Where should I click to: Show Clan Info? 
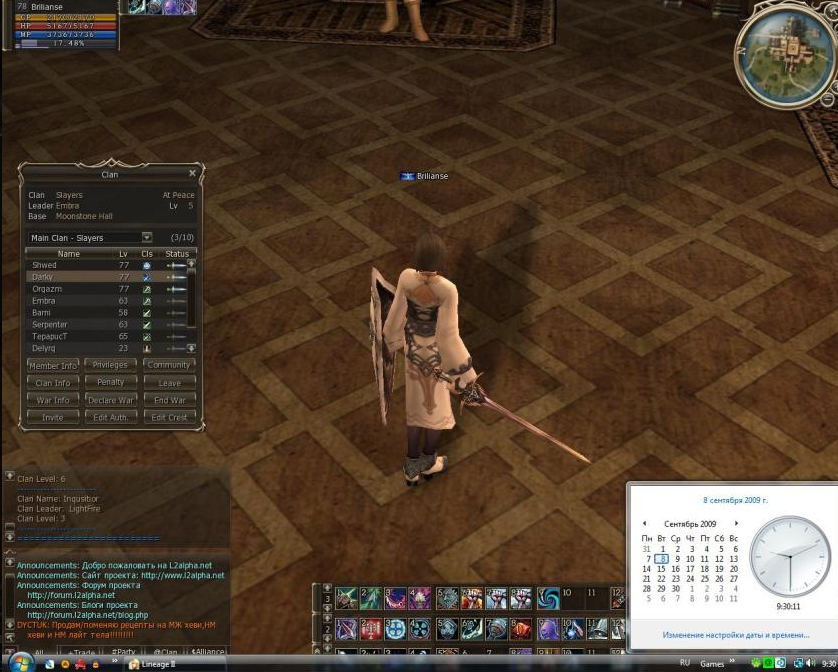[53, 383]
